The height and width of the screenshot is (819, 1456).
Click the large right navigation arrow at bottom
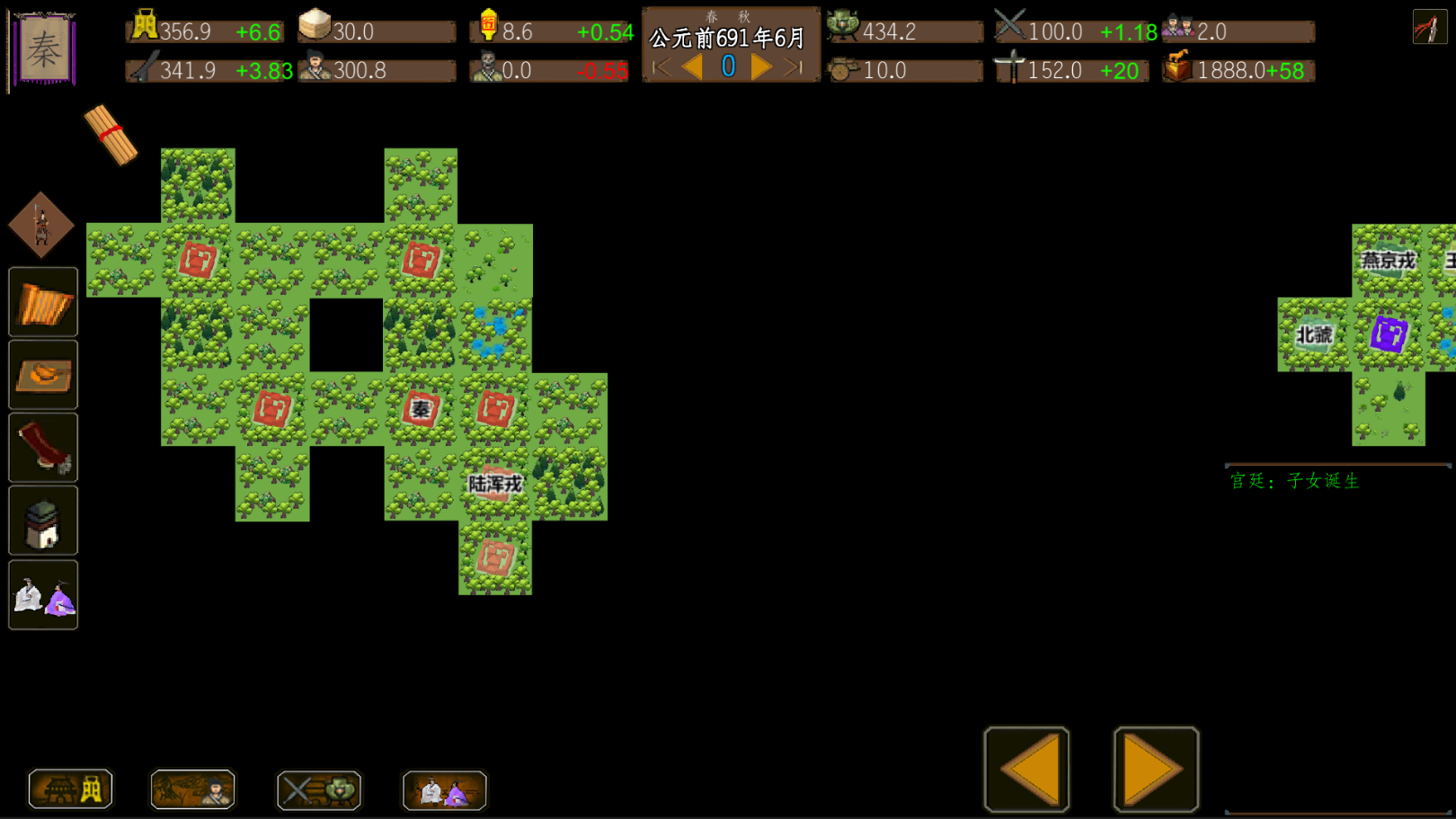[1153, 769]
